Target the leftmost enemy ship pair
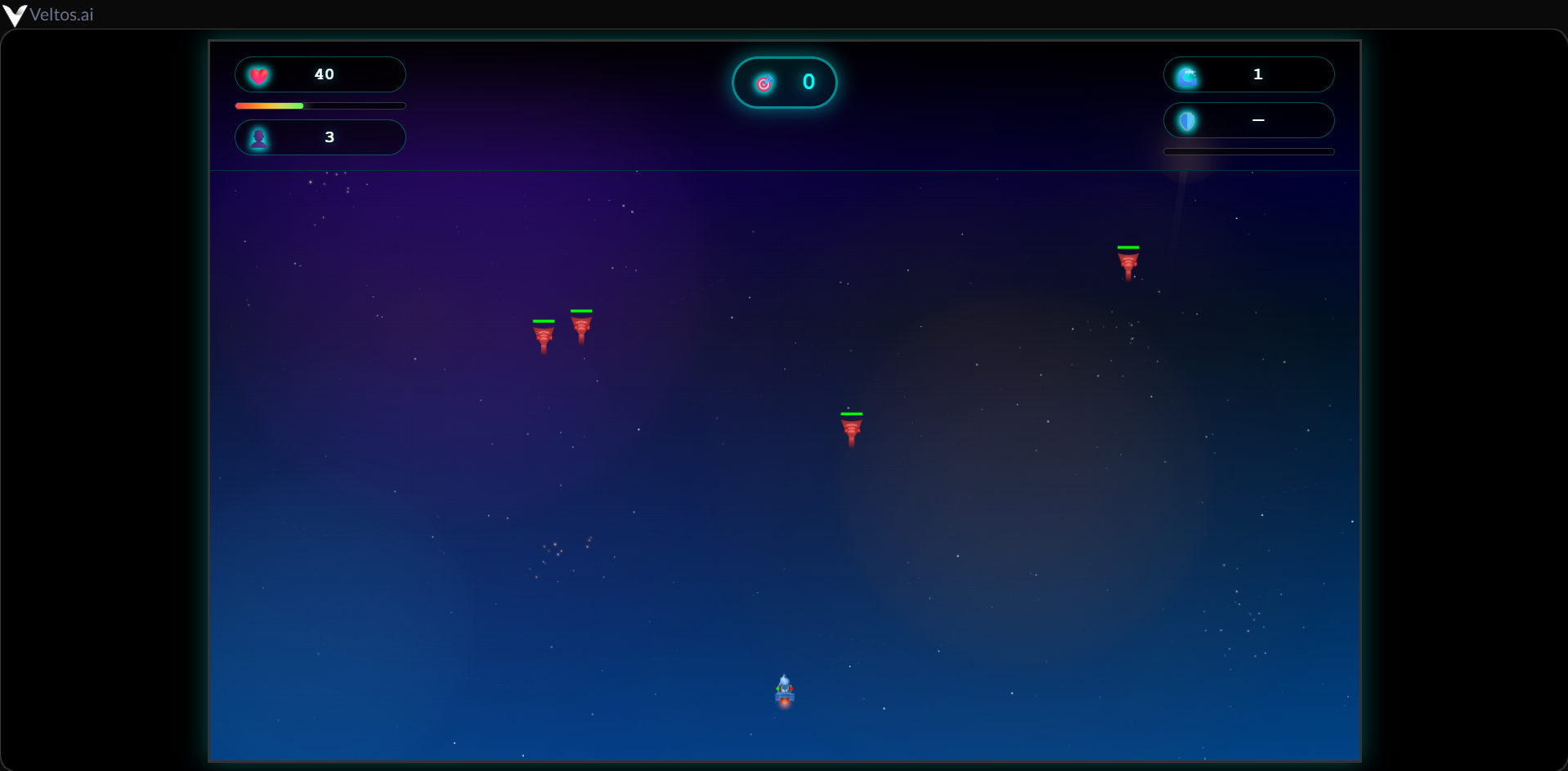 (x=544, y=334)
